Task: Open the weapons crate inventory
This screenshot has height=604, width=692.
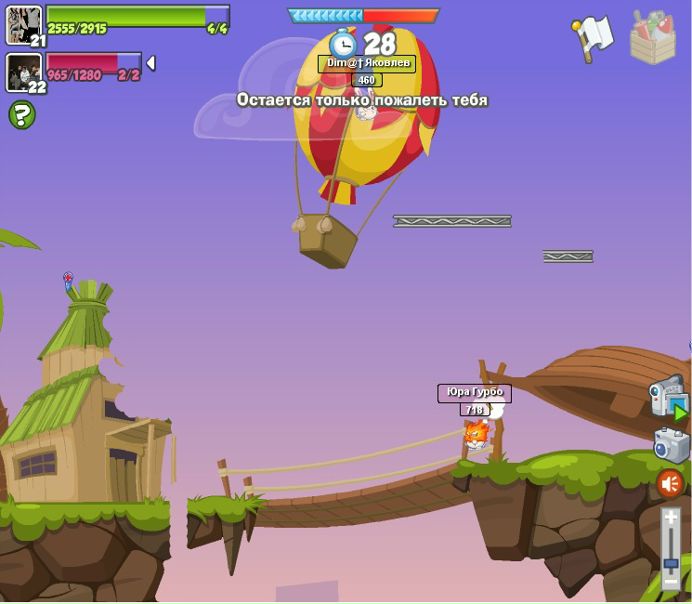Action: (x=652, y=38)
